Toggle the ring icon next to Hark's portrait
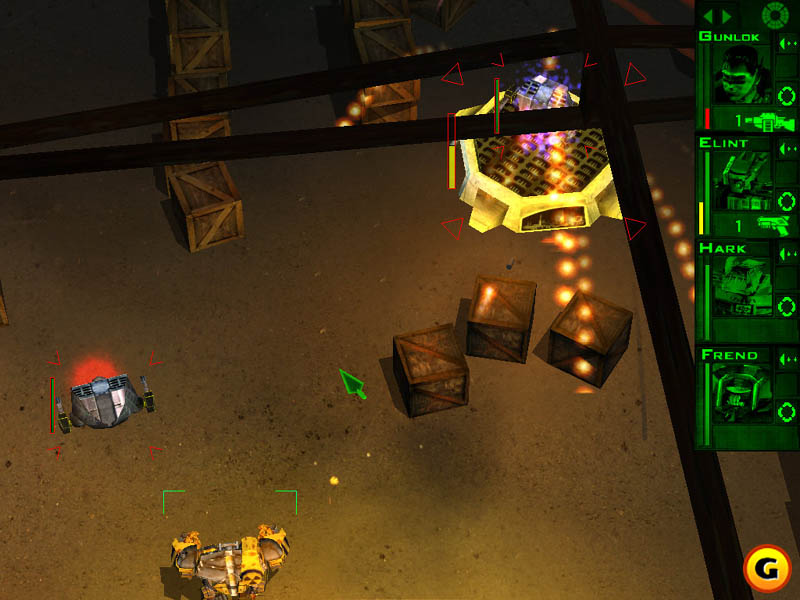 787,306
